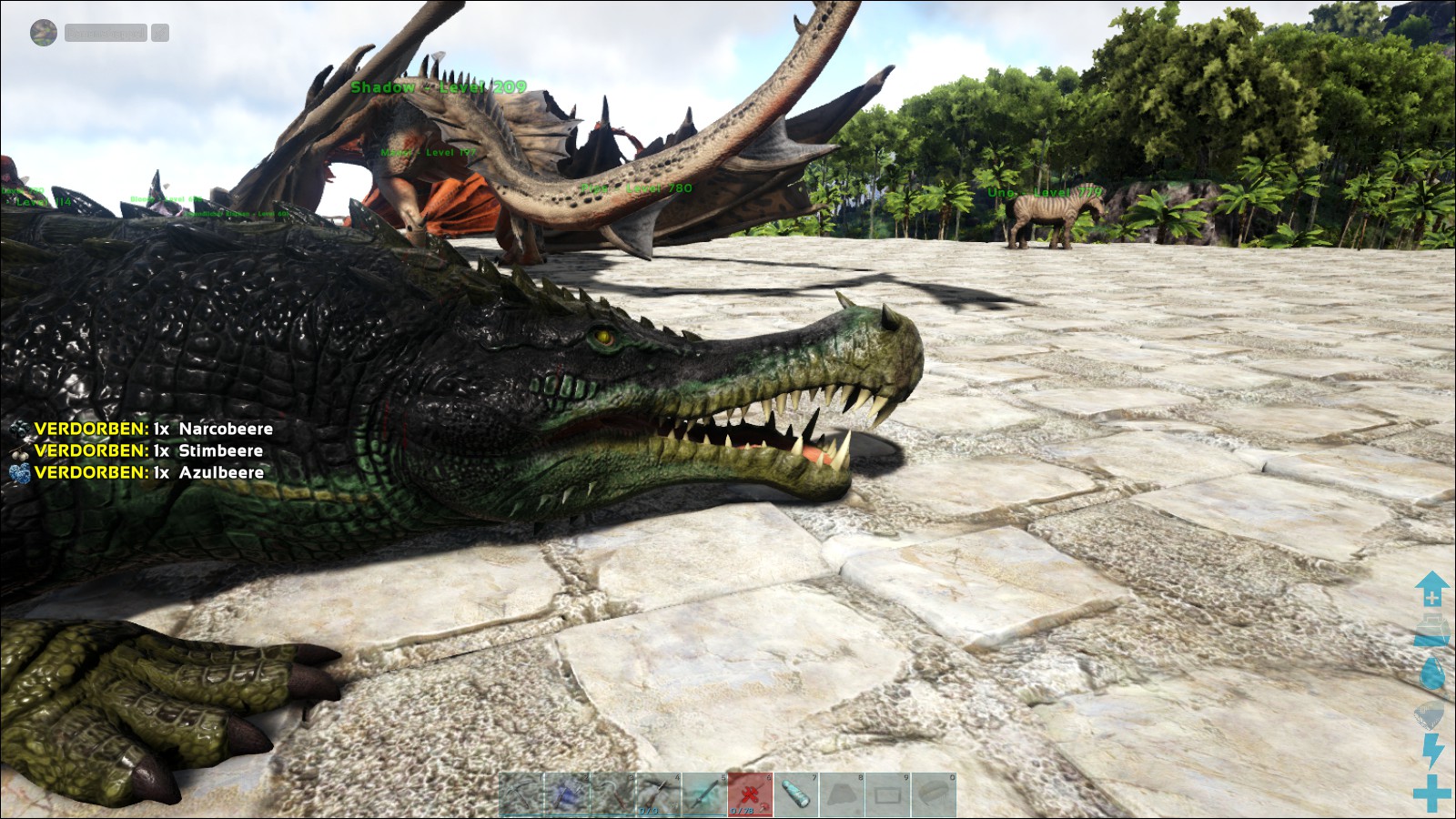This screenshot has height=819, width=1456.
Task: Open the profile avatar in the overlay
Action: coord(44,33)
